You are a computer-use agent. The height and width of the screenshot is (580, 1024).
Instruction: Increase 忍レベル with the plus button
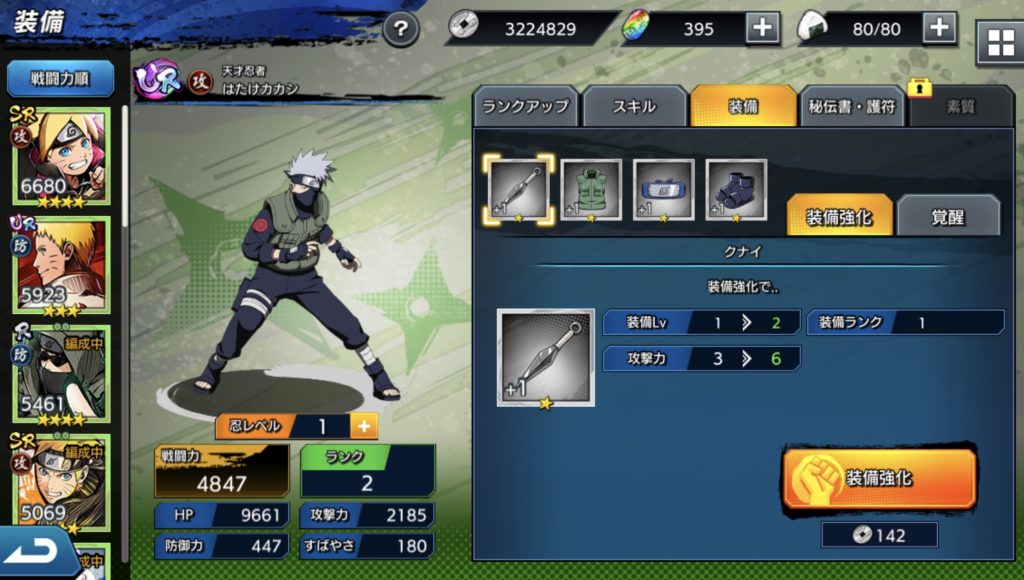[x=363, y=426]
